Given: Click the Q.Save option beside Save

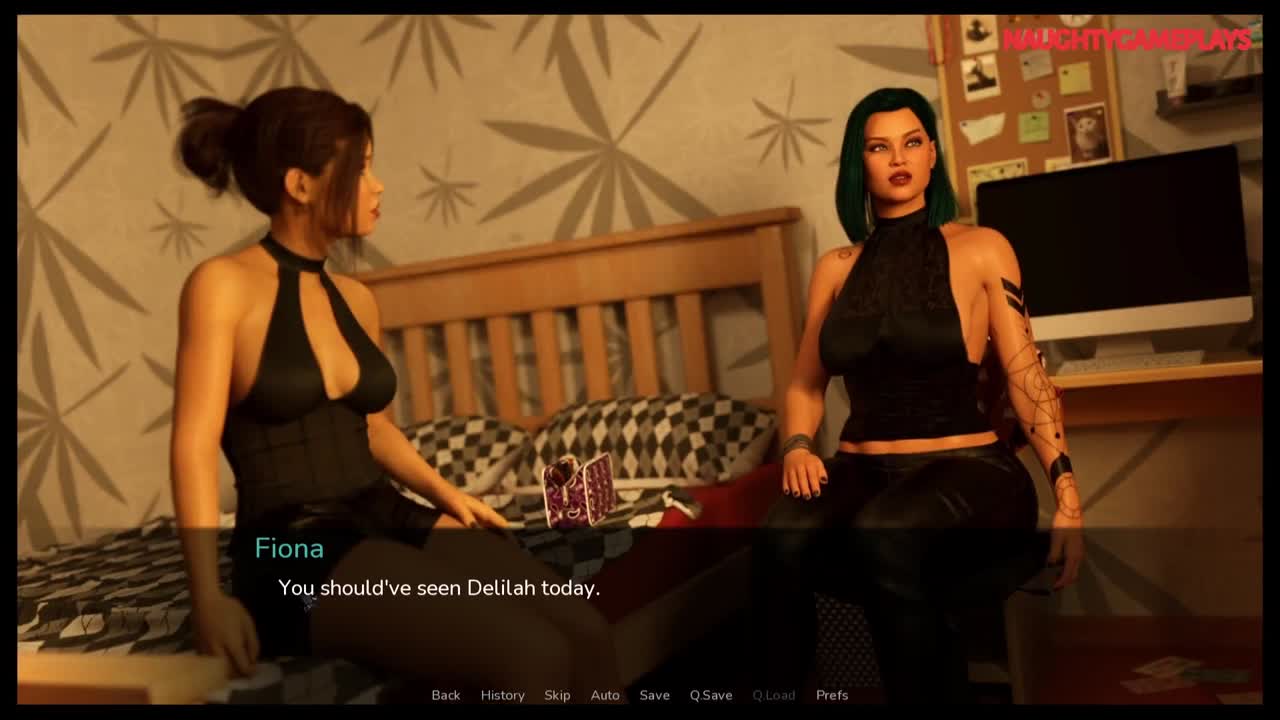Looking at the screenshot, I should point(711,695).
